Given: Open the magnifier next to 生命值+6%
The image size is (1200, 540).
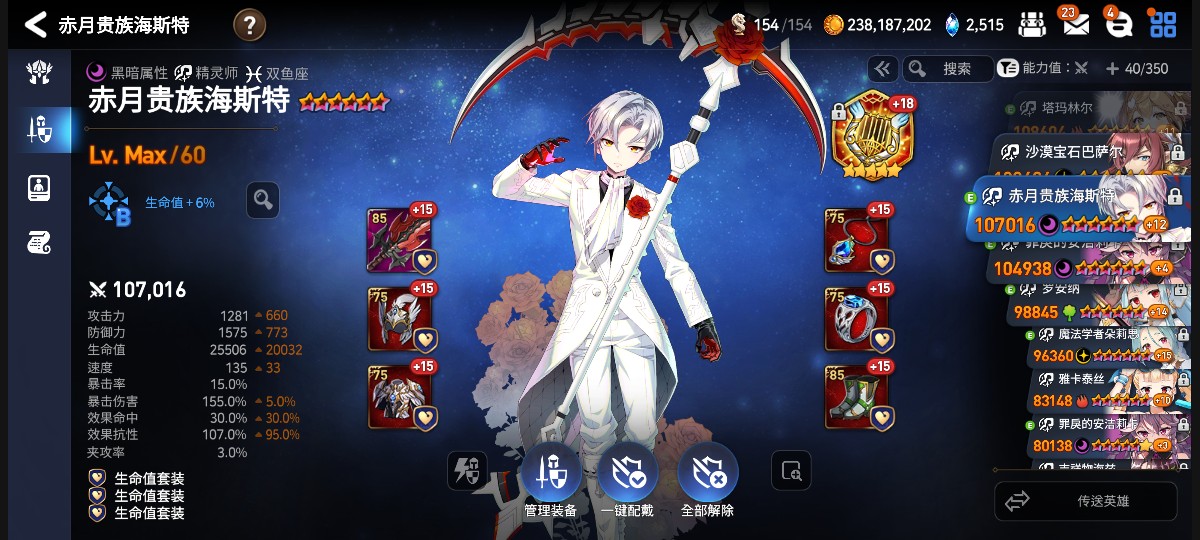Looking at the screenshot, I should [x=263, y=200].
